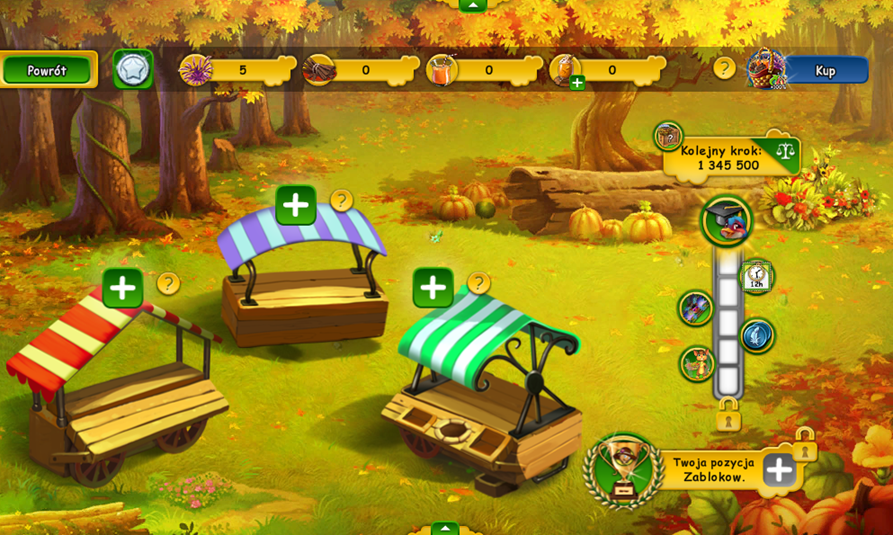893x535 pixels.
Task: Expand the panel with the top arrow
Action: (x=472, y=5)
